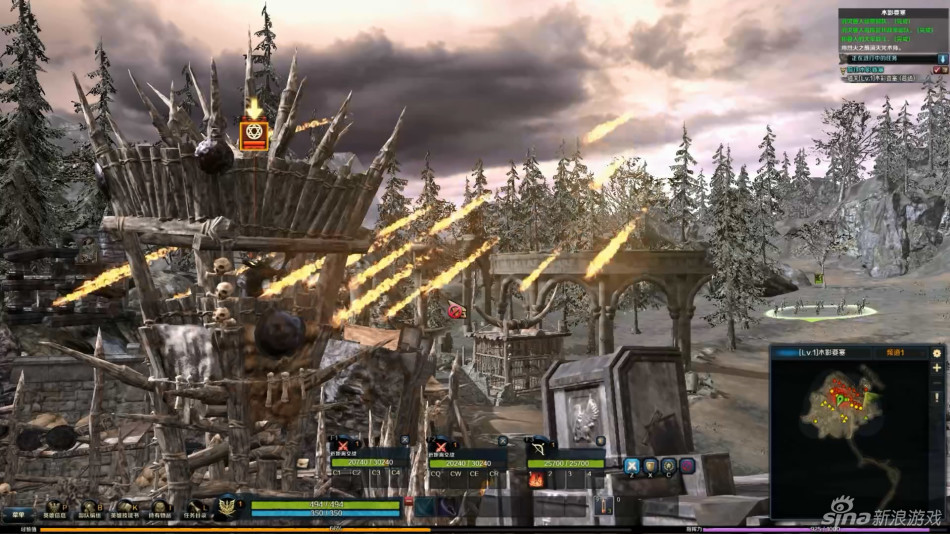Open the 菜单 main menu button
The image size is (950, 534).
coord(16,515)
